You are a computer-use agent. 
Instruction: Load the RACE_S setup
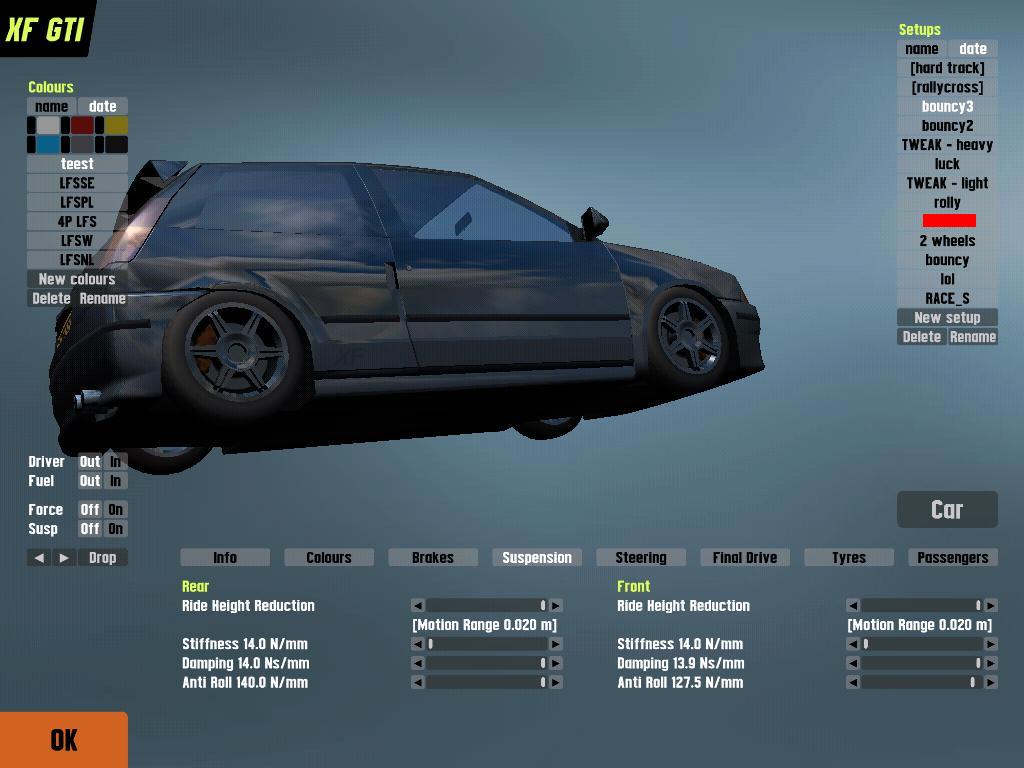tap(947, 298)
